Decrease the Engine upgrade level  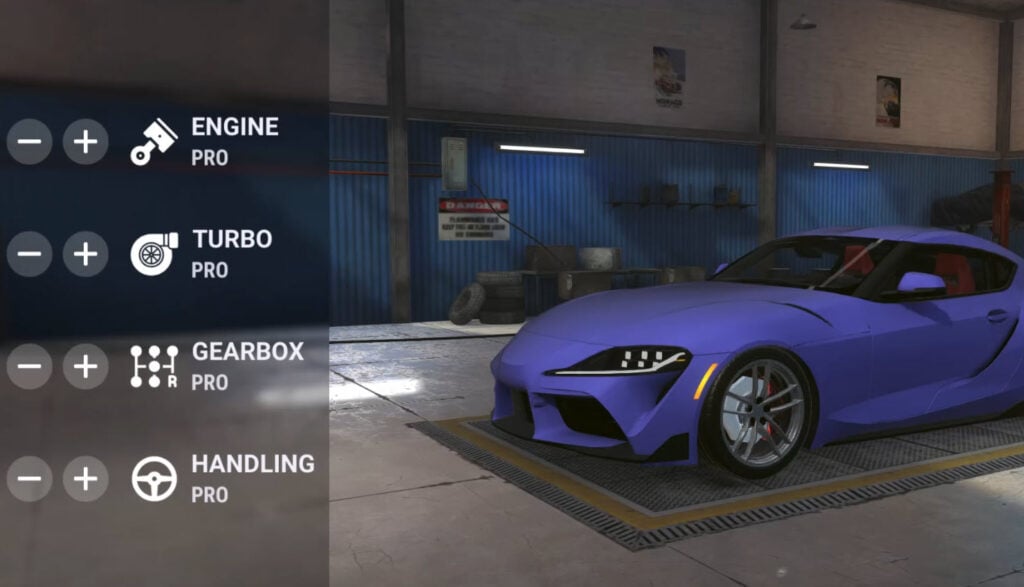point(29,142)
